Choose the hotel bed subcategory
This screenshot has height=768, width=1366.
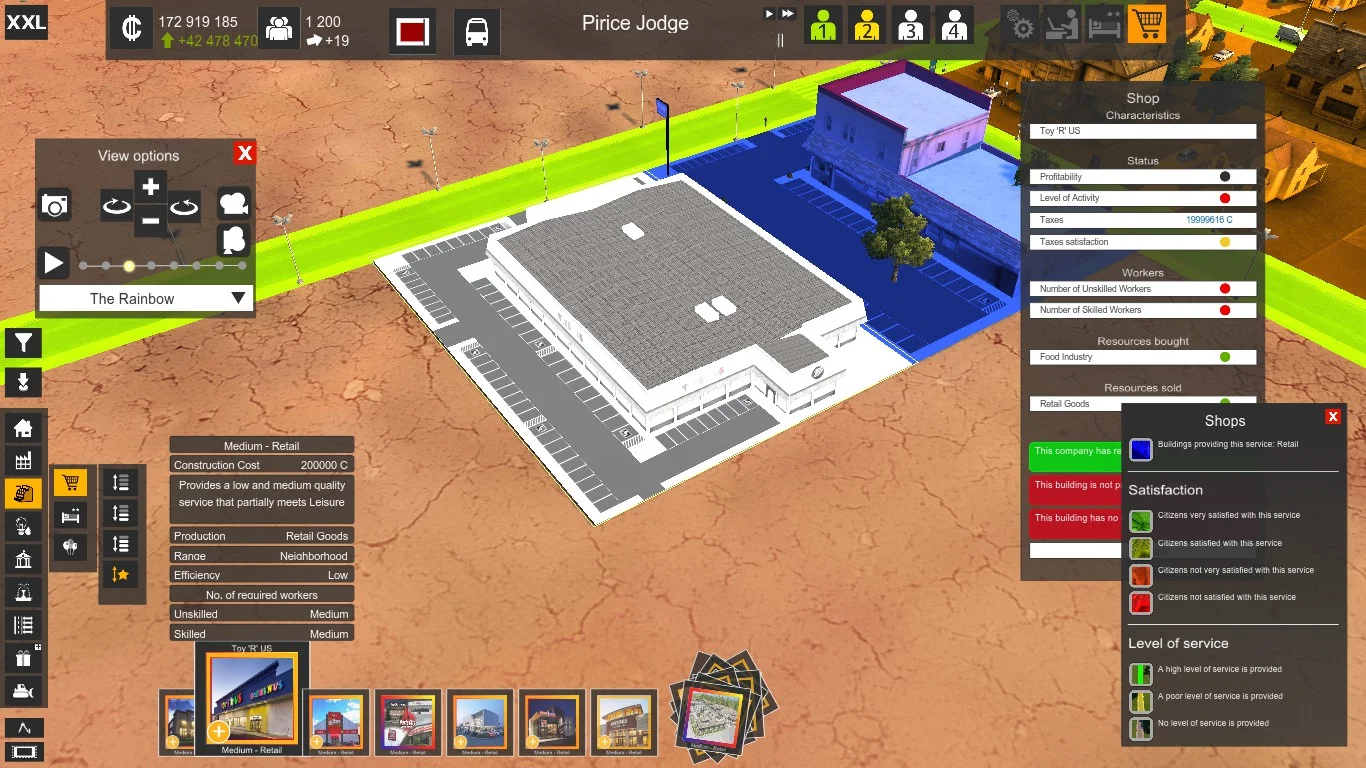pos(70,516)
